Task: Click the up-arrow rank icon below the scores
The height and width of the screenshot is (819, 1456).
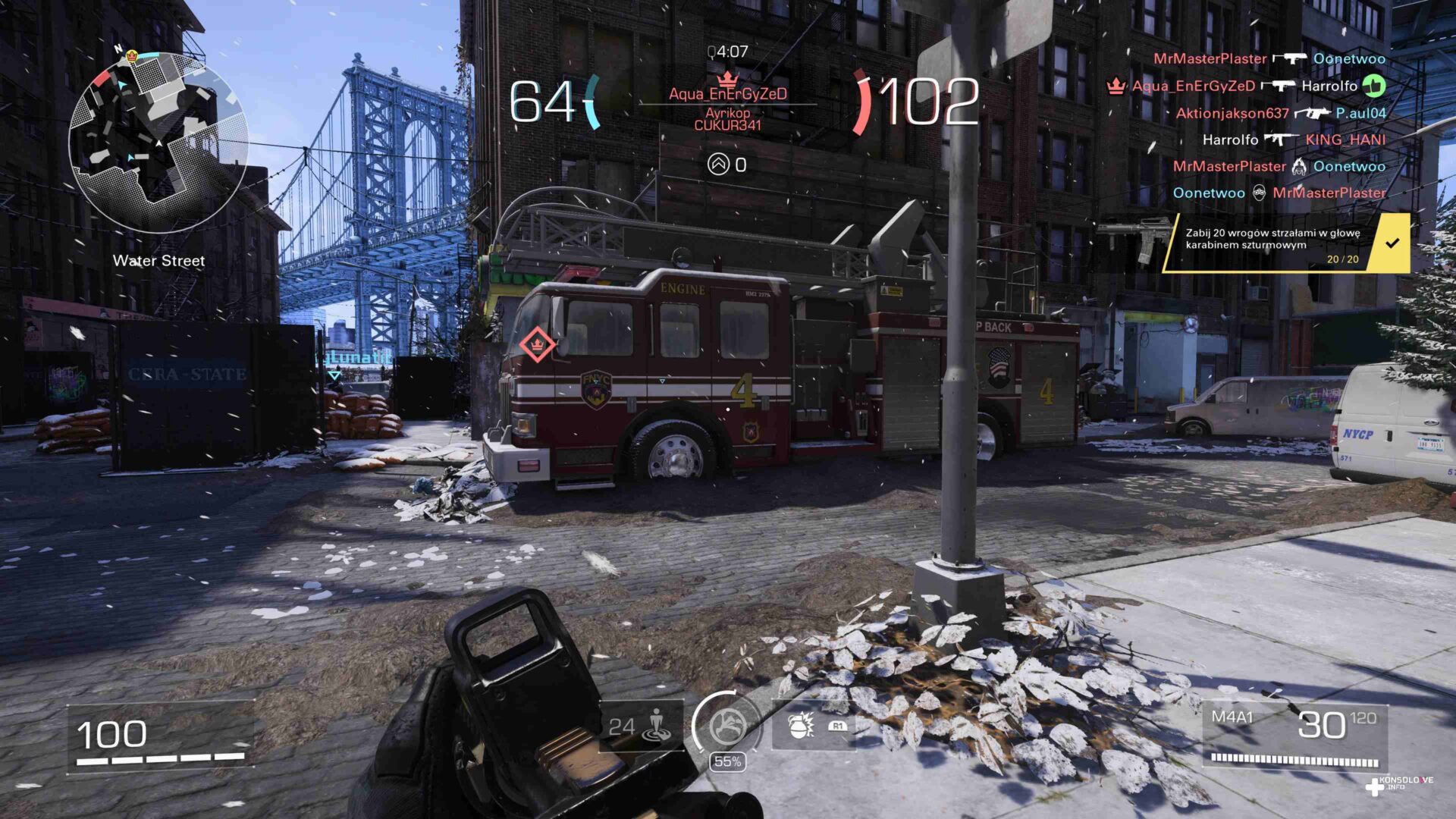Action: pos(717,164)
